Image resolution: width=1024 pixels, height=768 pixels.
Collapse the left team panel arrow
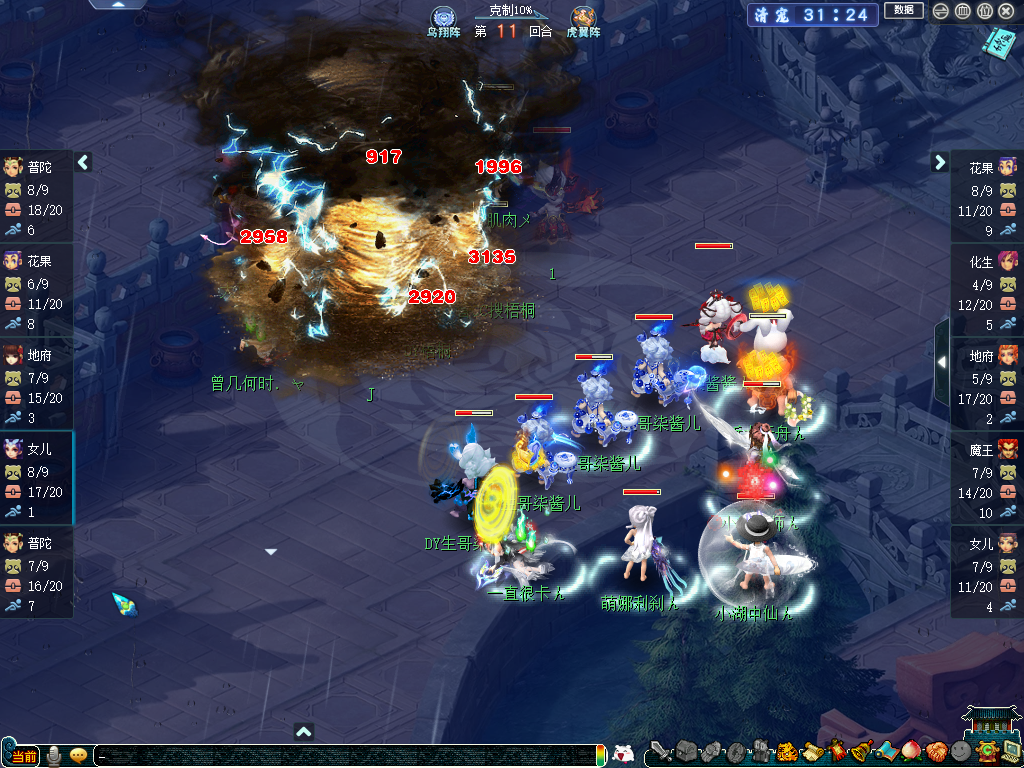click(x=84, y=162)
